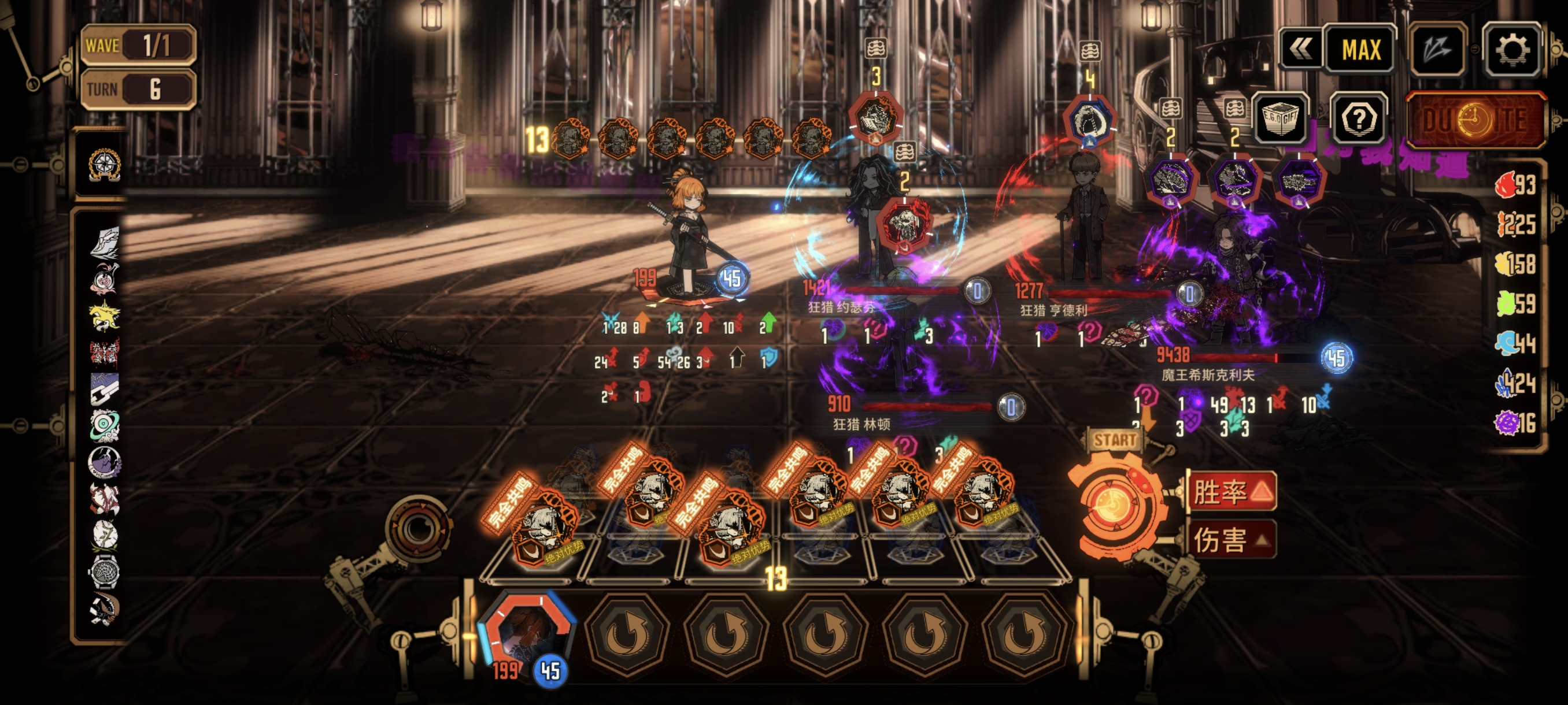Open the gear settings menu
This screenshot has height=705, width=1568.
point(1511,50)
